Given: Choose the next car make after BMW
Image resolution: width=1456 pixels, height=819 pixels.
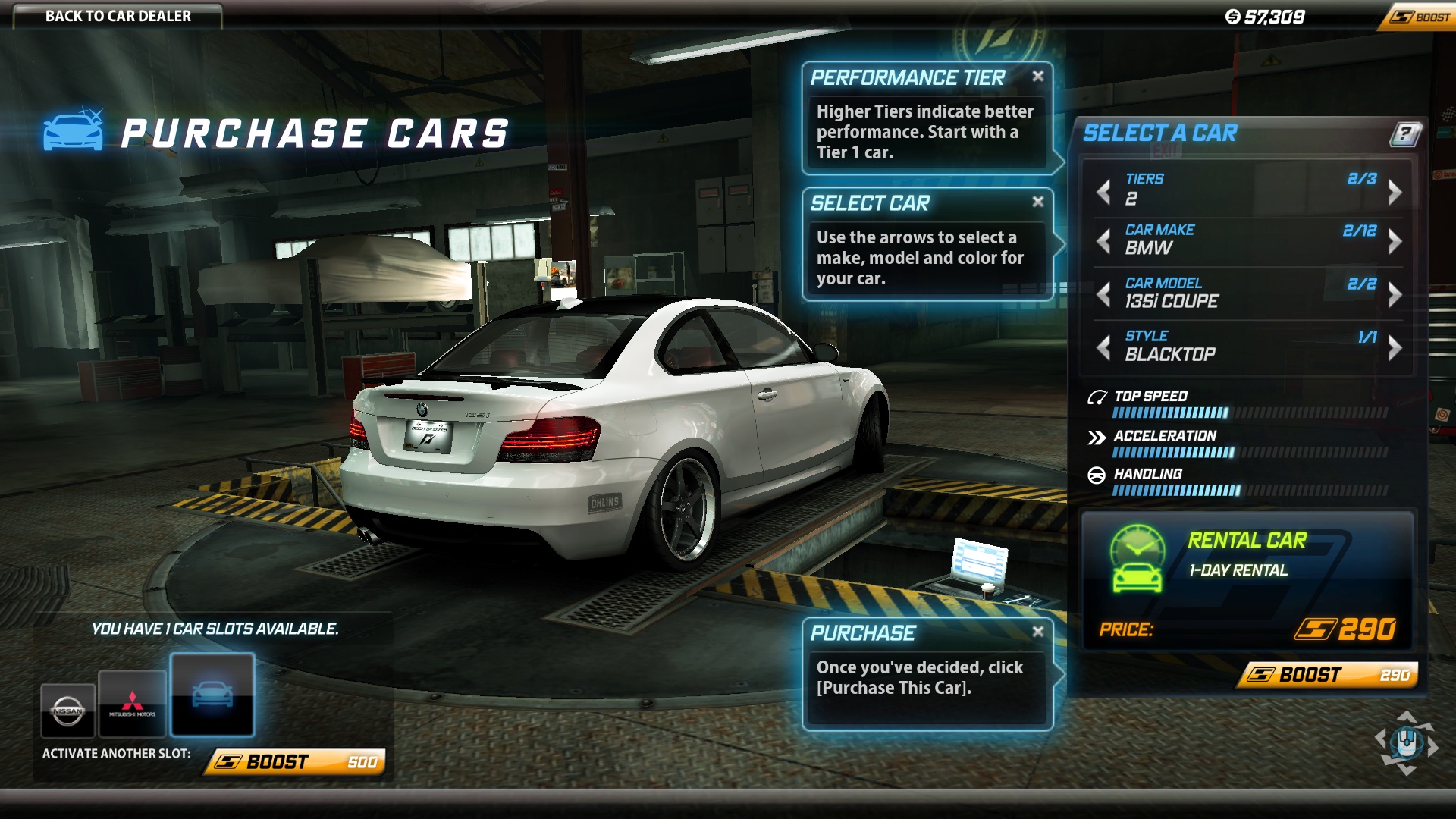Looking at the screenshot, I should (x=1395, y=242).
